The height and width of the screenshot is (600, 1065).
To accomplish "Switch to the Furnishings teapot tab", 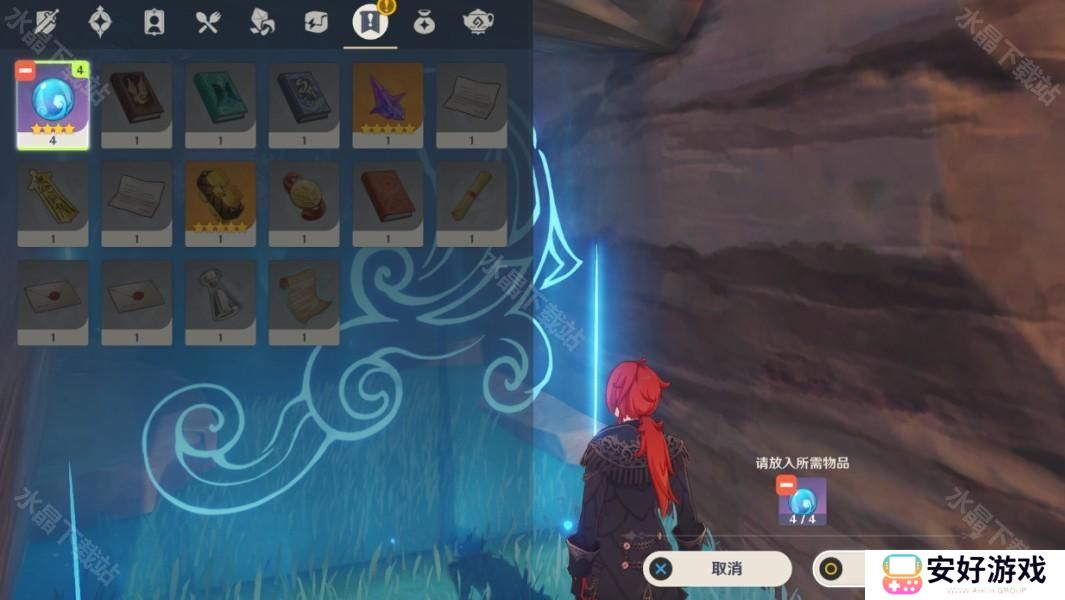I will (x=477, y=22).
